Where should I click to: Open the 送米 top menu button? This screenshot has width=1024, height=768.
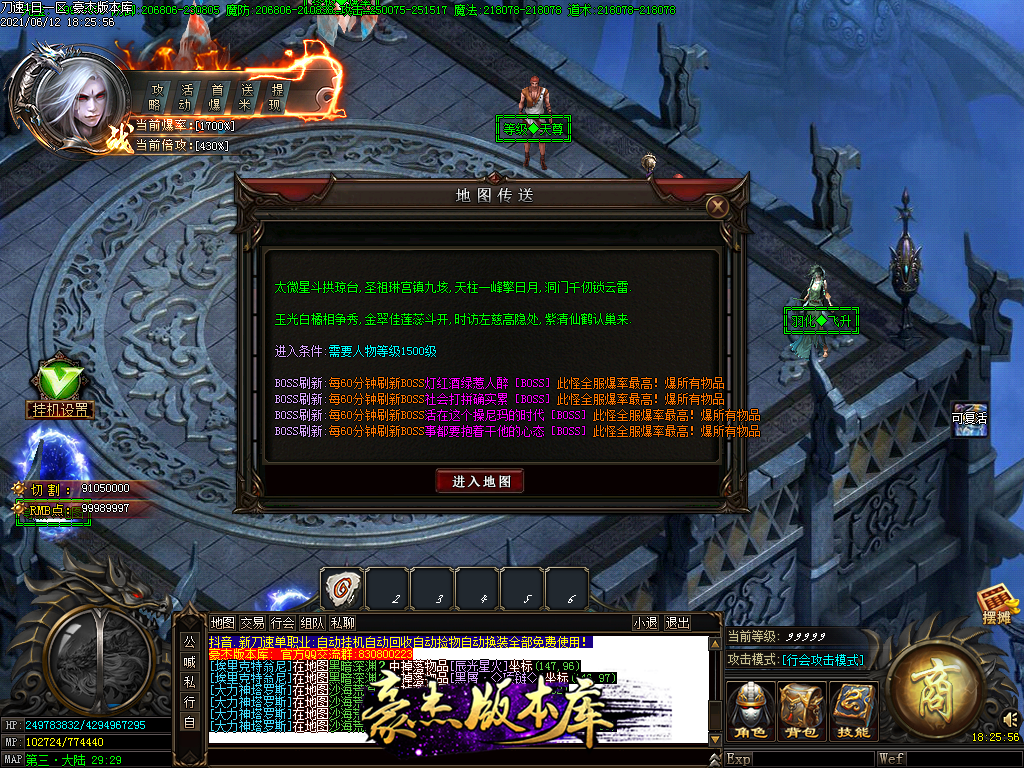(246, 97)
